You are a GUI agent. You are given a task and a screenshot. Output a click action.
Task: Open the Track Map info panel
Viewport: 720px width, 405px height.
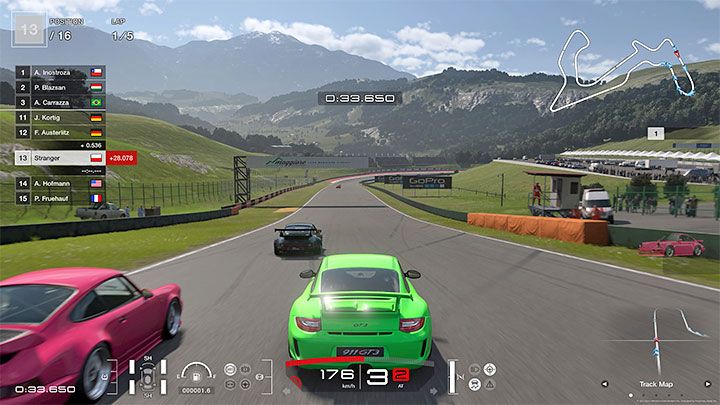point(655,384)
